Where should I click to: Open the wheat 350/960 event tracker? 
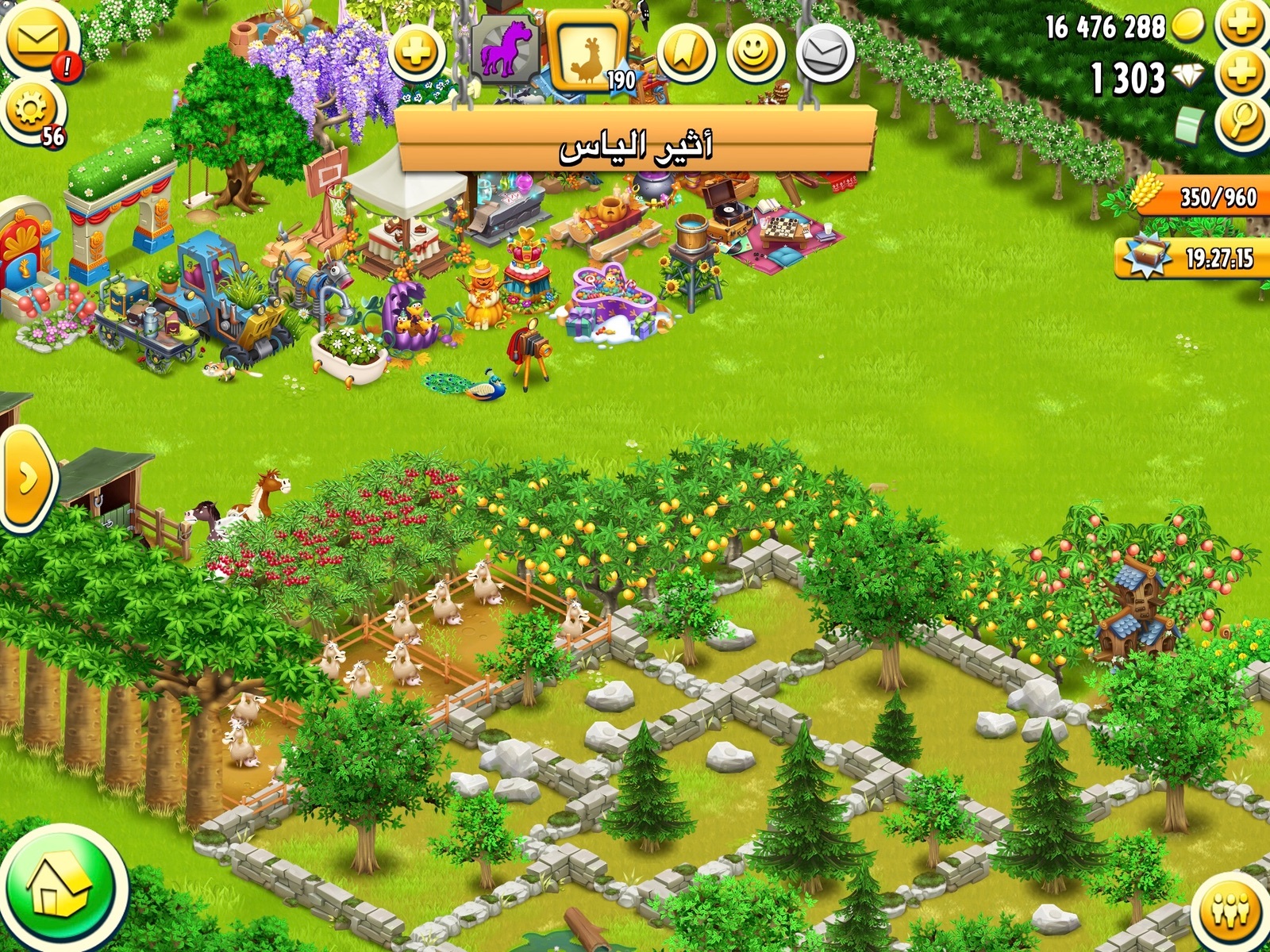(x=1199, y=195)
